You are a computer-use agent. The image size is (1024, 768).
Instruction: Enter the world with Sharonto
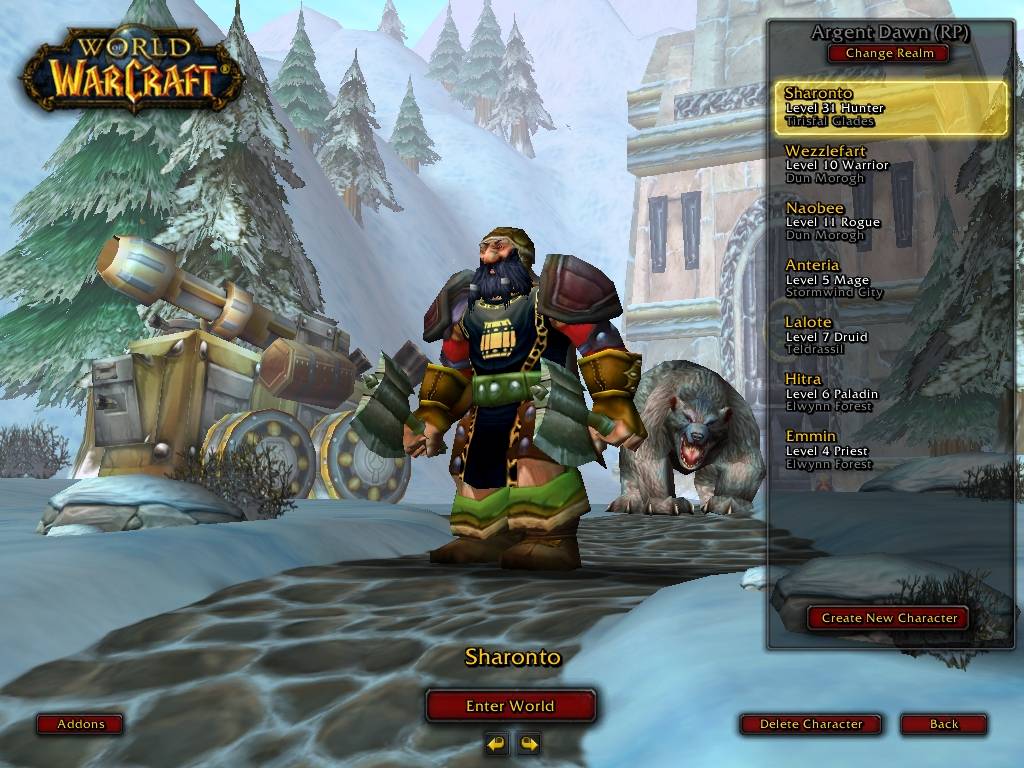[x=510, y=706]
